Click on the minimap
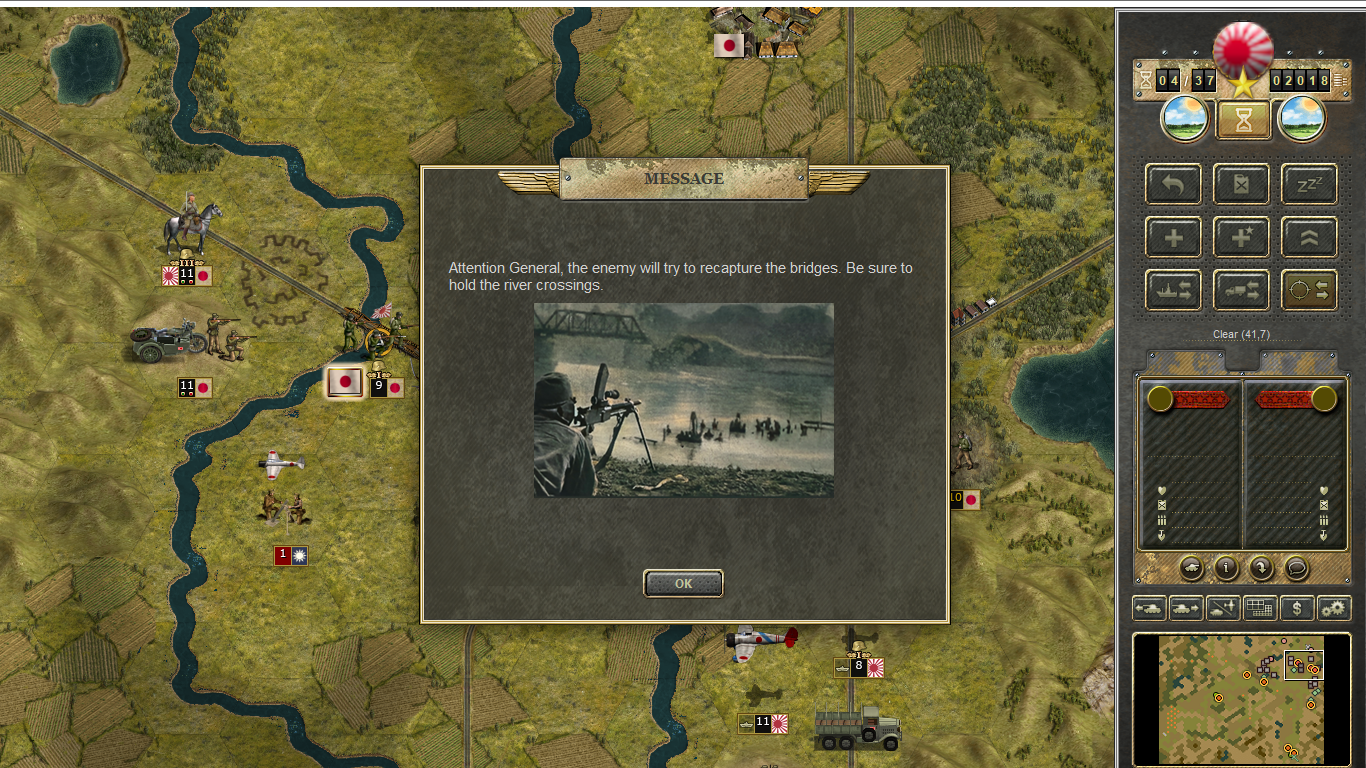The height and width of the screenshot is (768, 1366). (1241, 699)
